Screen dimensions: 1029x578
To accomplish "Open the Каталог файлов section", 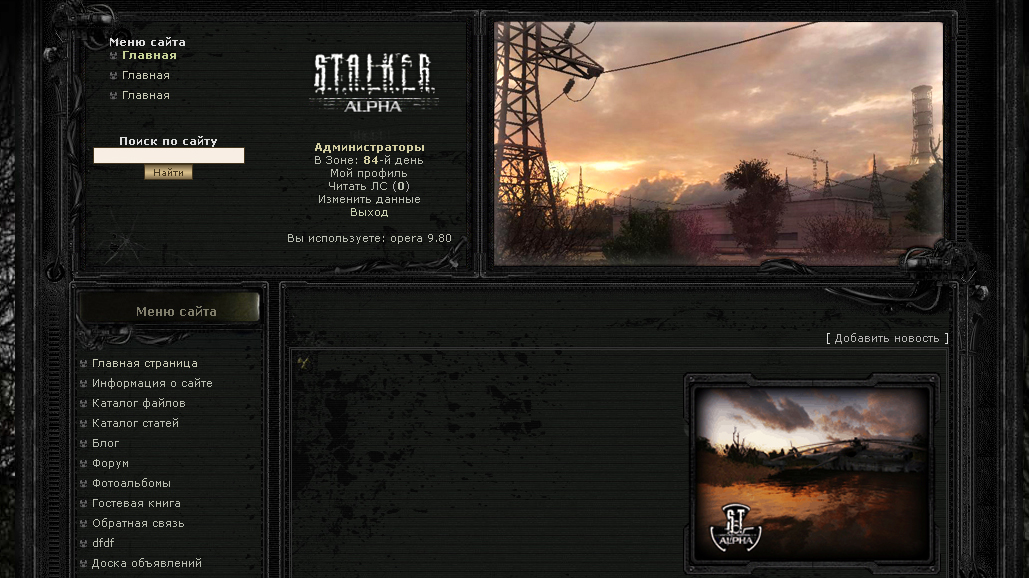I will 138,403.
